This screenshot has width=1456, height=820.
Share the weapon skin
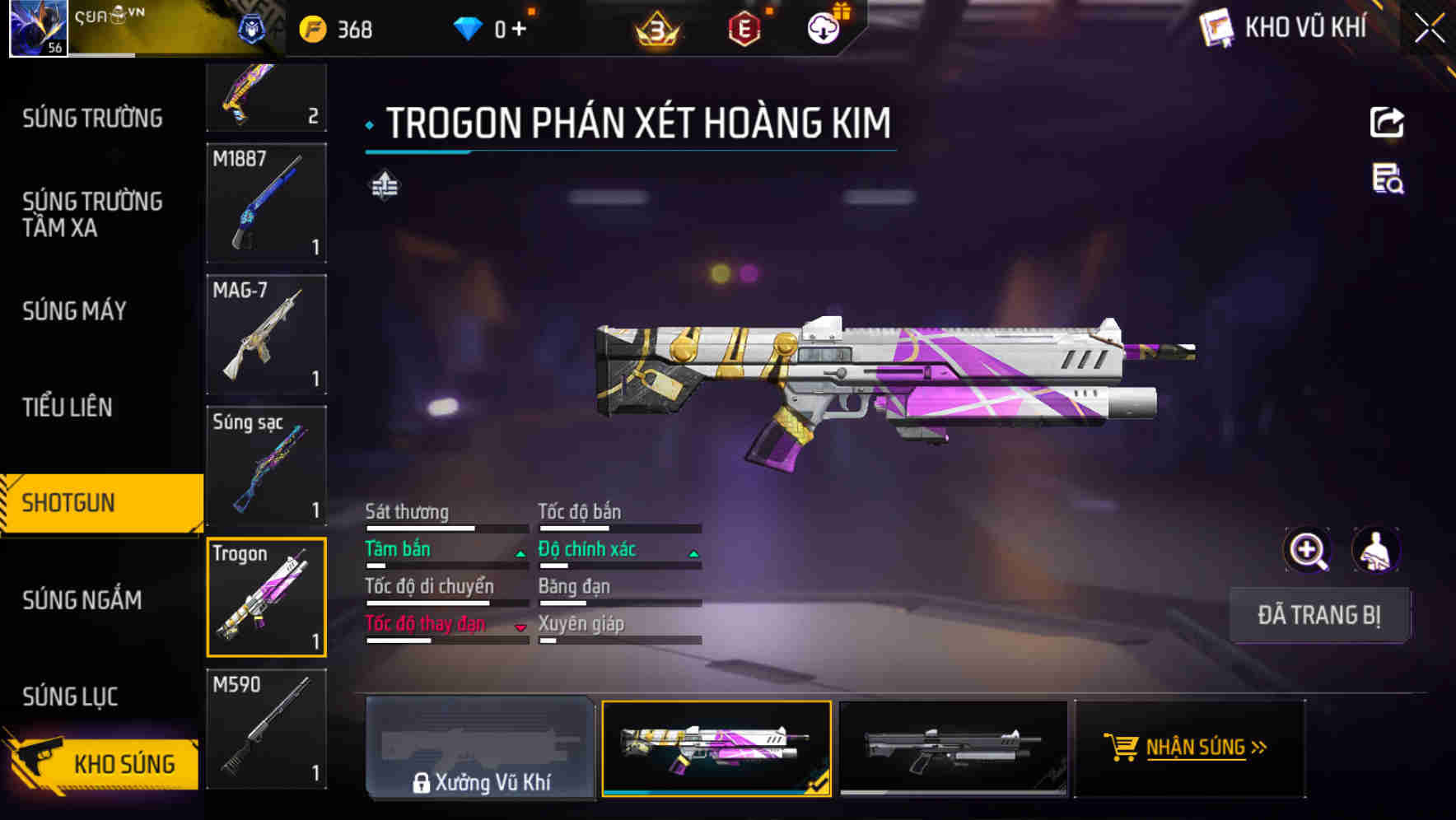(1387, 123)
